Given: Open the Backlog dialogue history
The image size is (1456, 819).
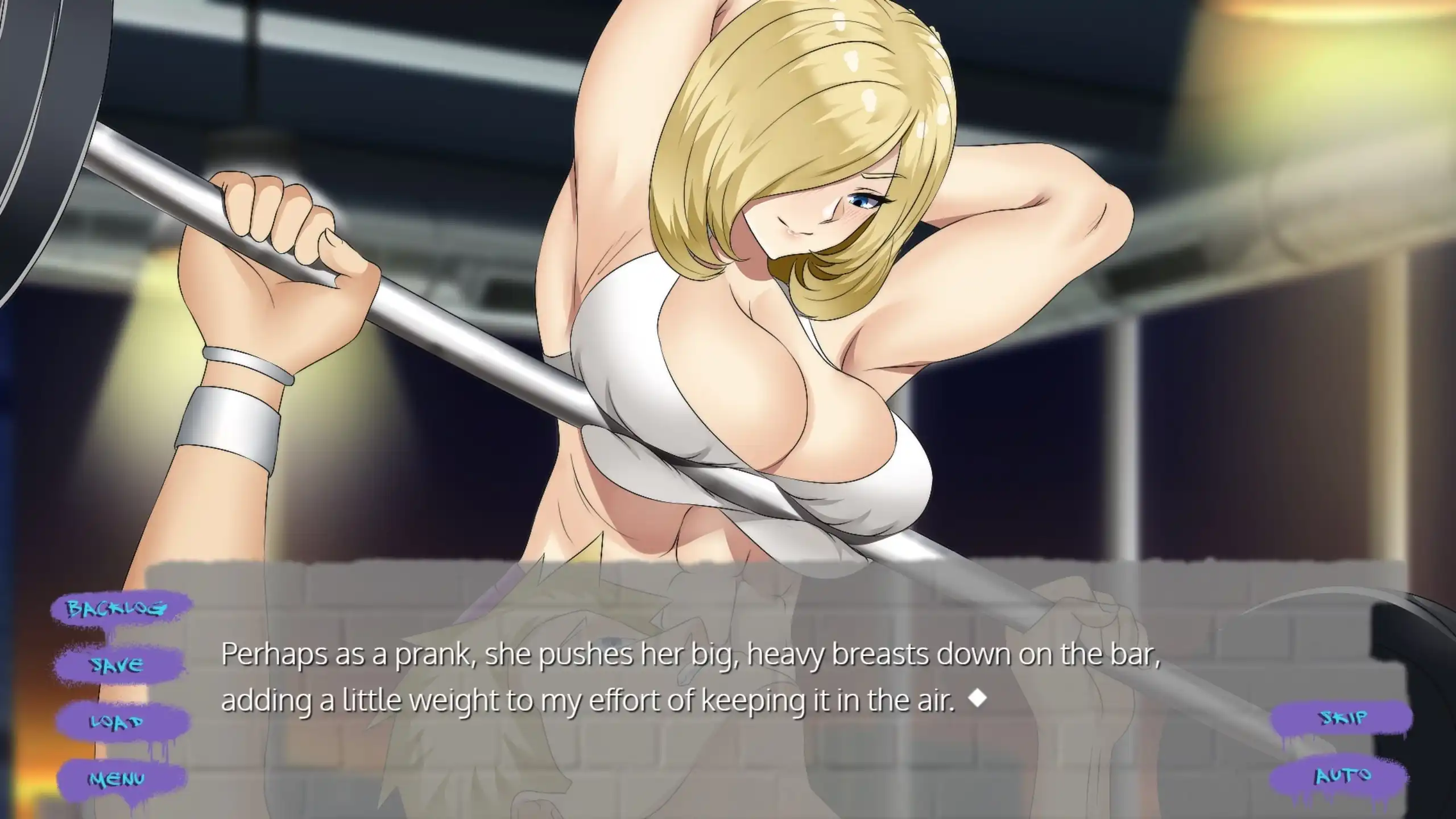Looking at the screenshot, I should [118, 609].
